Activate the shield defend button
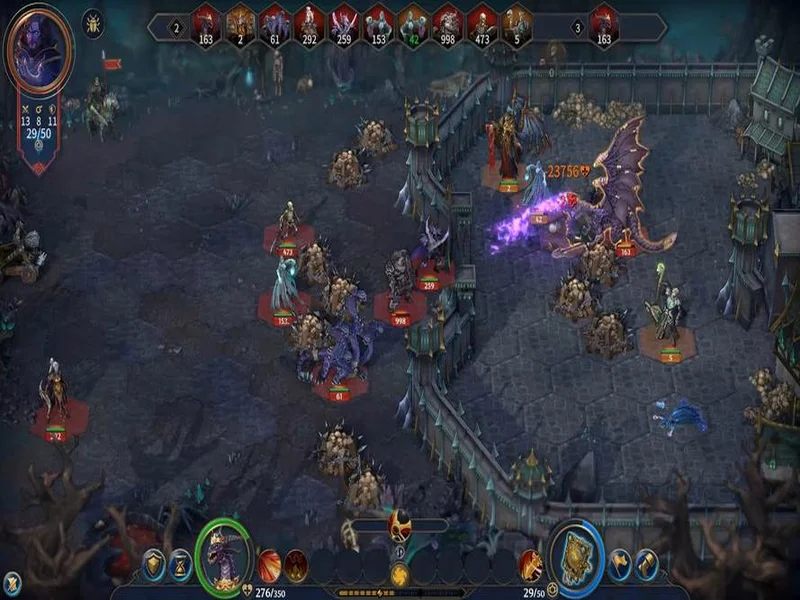800x600 pixels. pos(153,565)
